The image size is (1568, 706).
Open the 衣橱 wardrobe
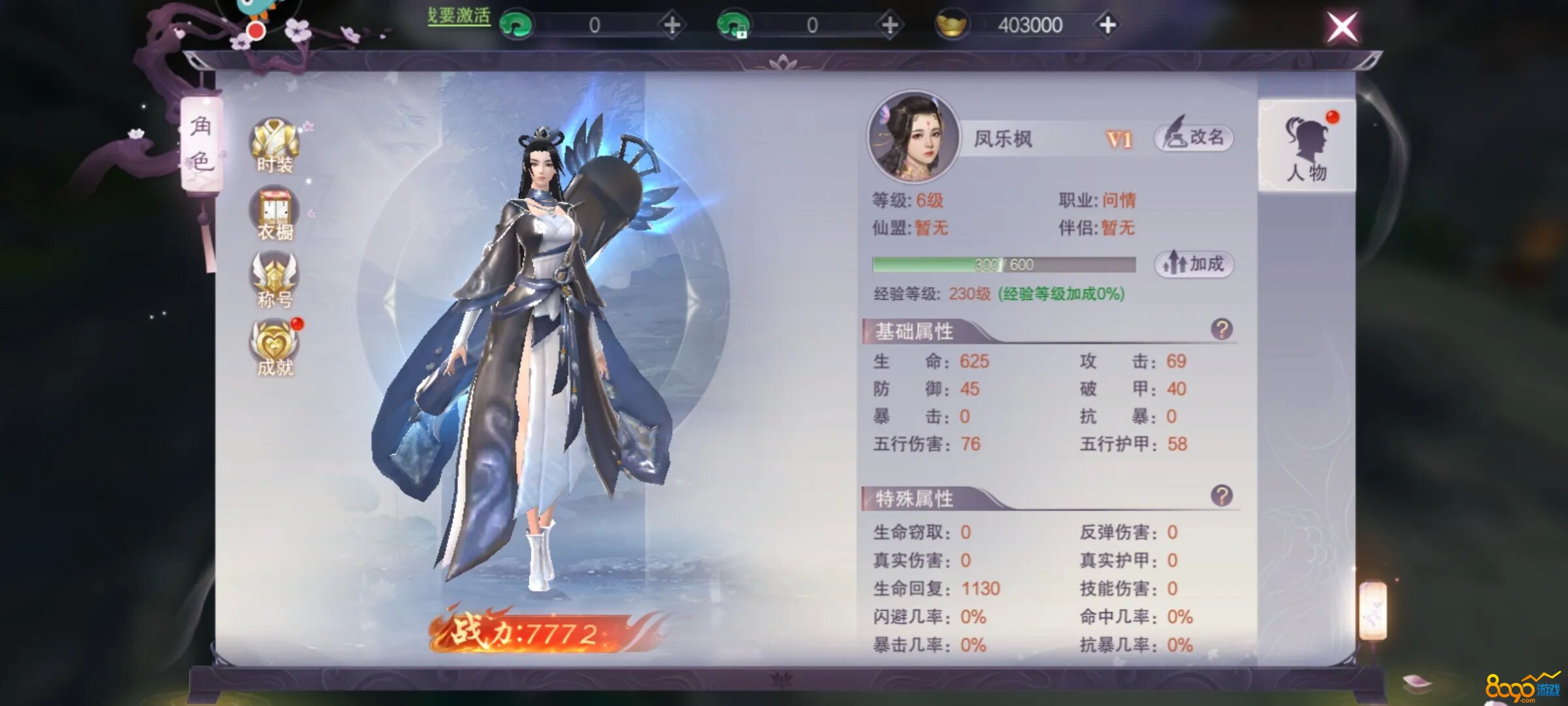pos(275,214)
